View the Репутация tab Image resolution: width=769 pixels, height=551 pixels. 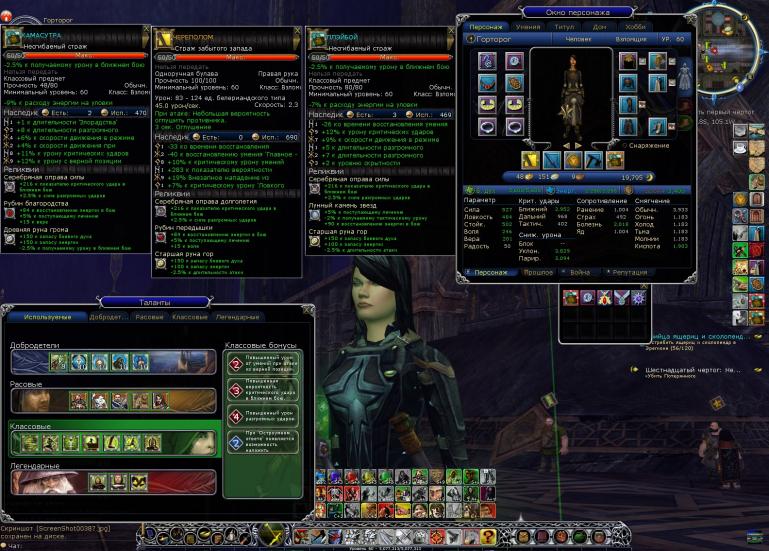[631, 272]
